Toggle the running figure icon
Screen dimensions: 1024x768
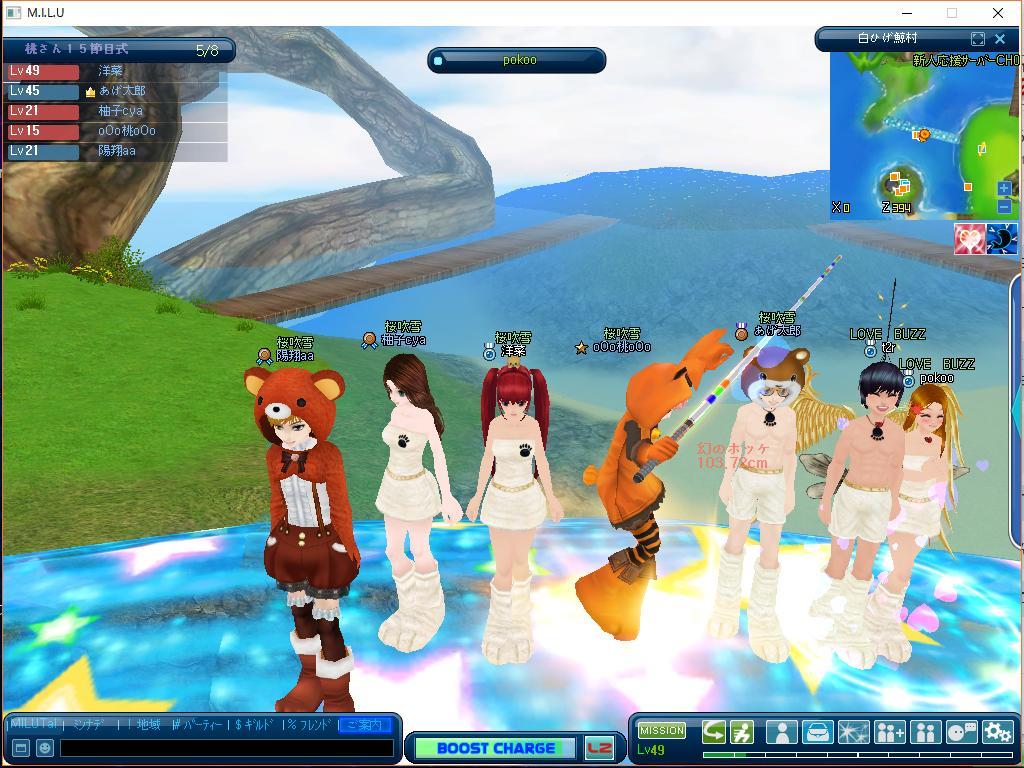pyautogui.click(x=741, y=732)
